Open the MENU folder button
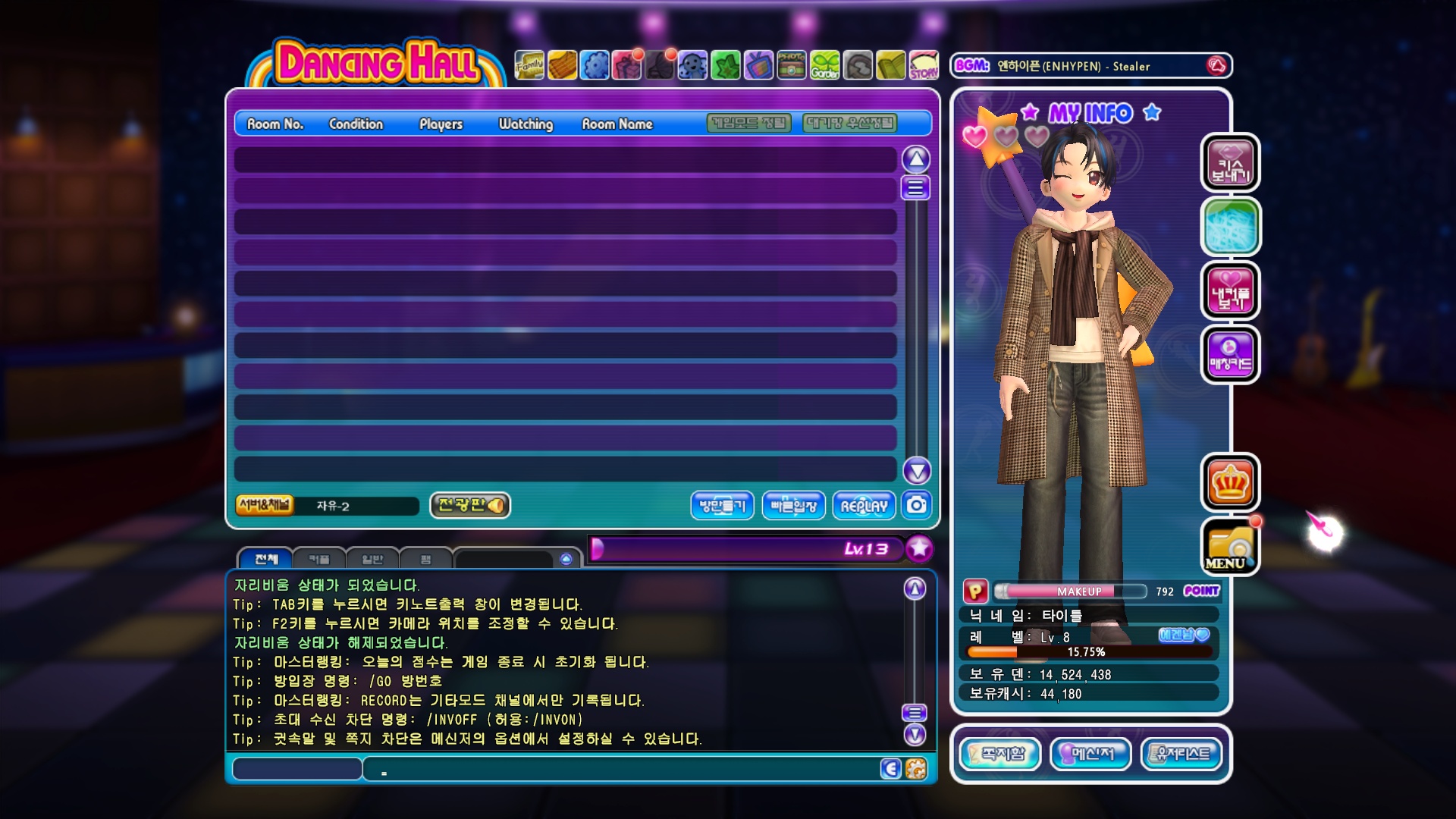 click(1229, 547)
